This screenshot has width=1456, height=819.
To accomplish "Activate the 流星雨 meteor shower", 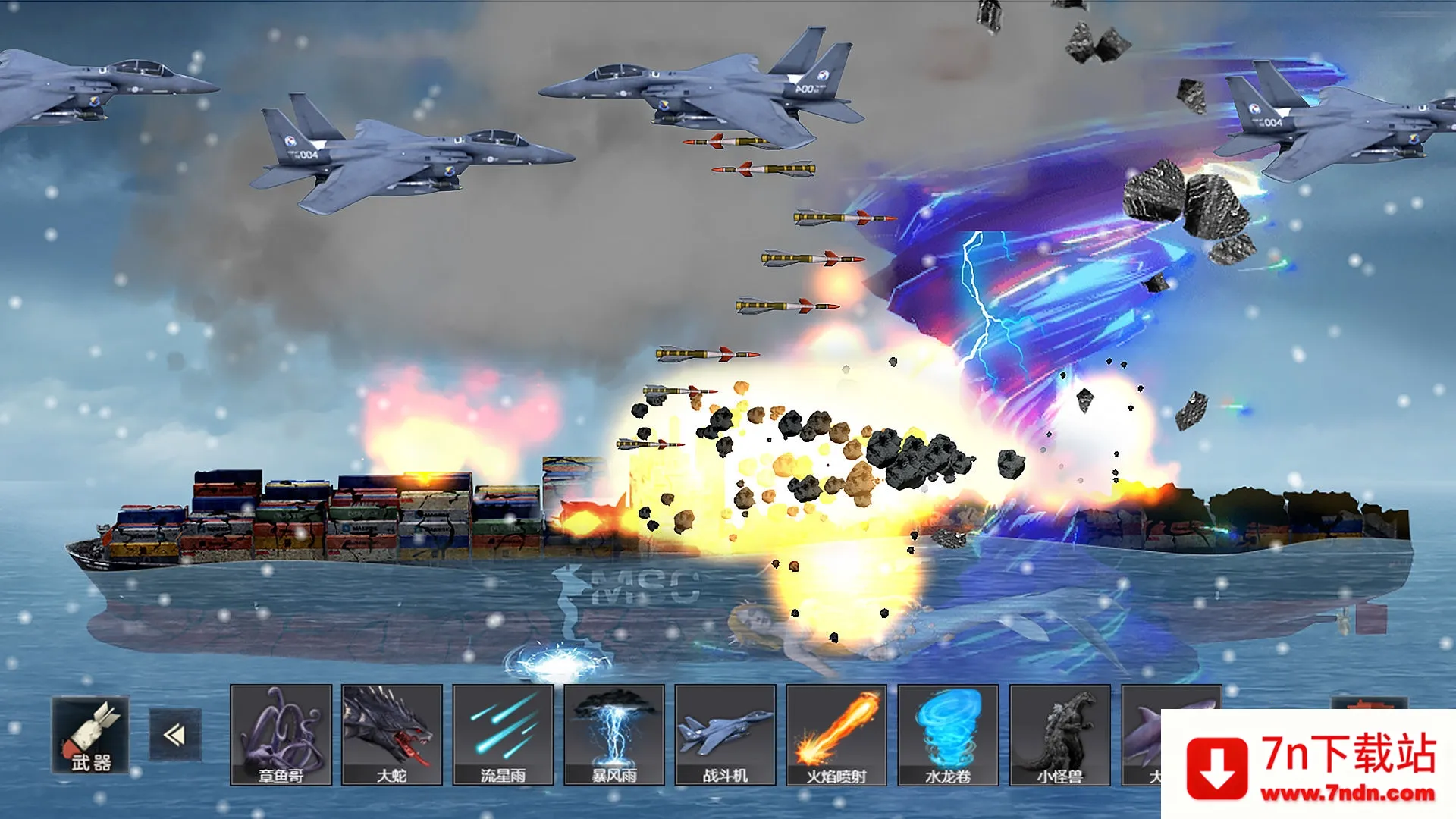I will (x=503, y=735).
